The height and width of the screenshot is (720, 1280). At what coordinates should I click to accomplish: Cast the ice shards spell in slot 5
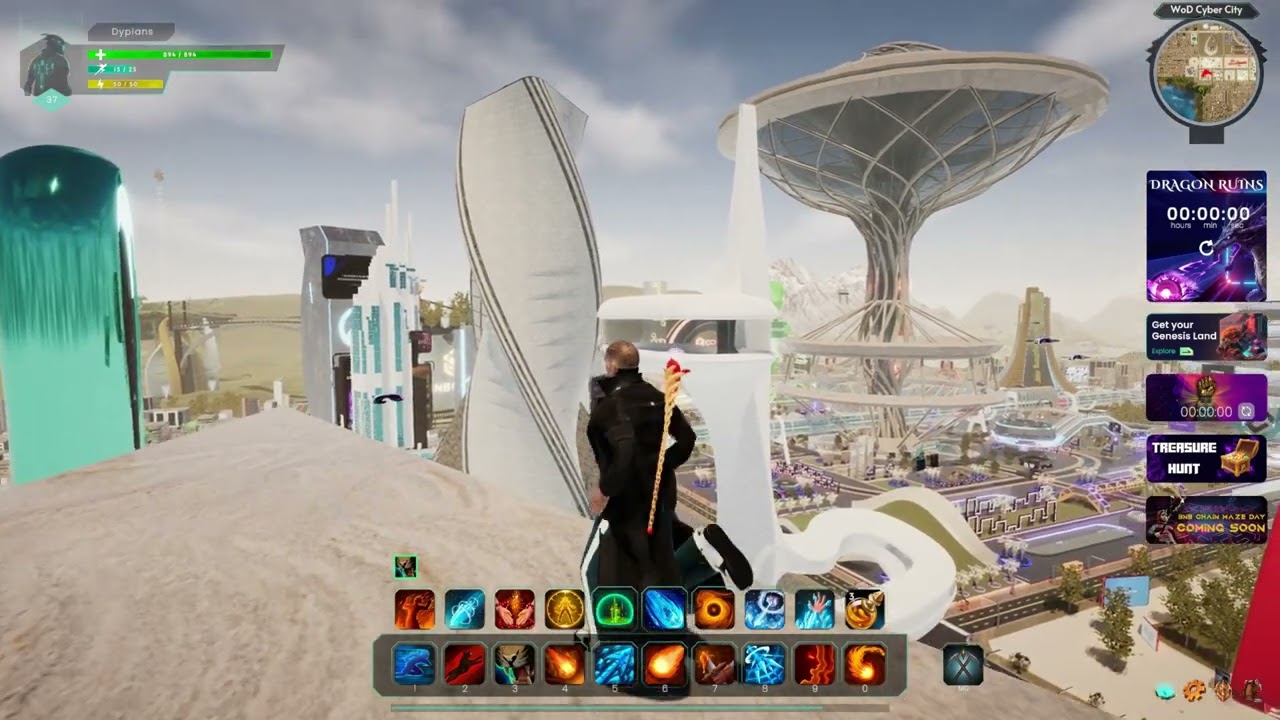pos(614,665)
